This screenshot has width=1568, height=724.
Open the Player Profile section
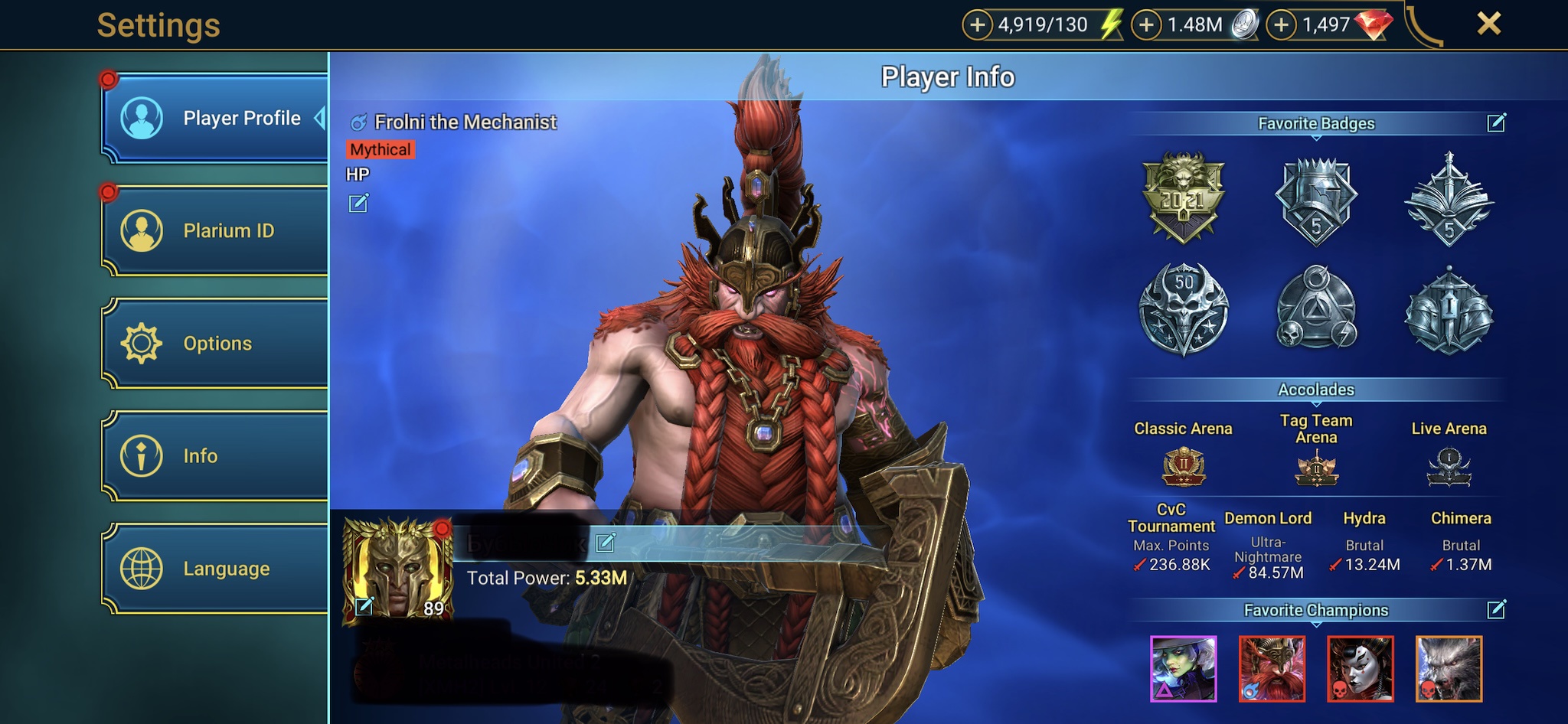click(x=216, y=119)
